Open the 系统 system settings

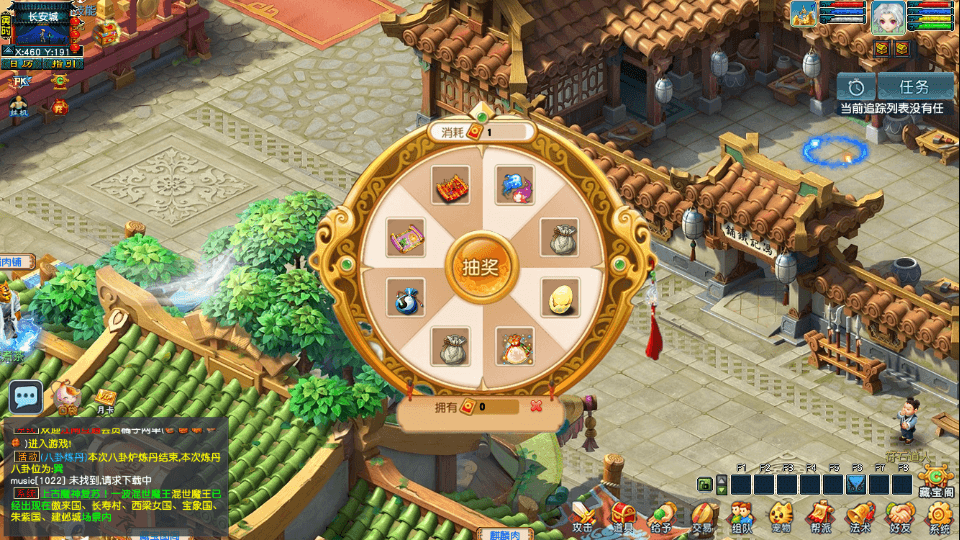coord(940,516)
